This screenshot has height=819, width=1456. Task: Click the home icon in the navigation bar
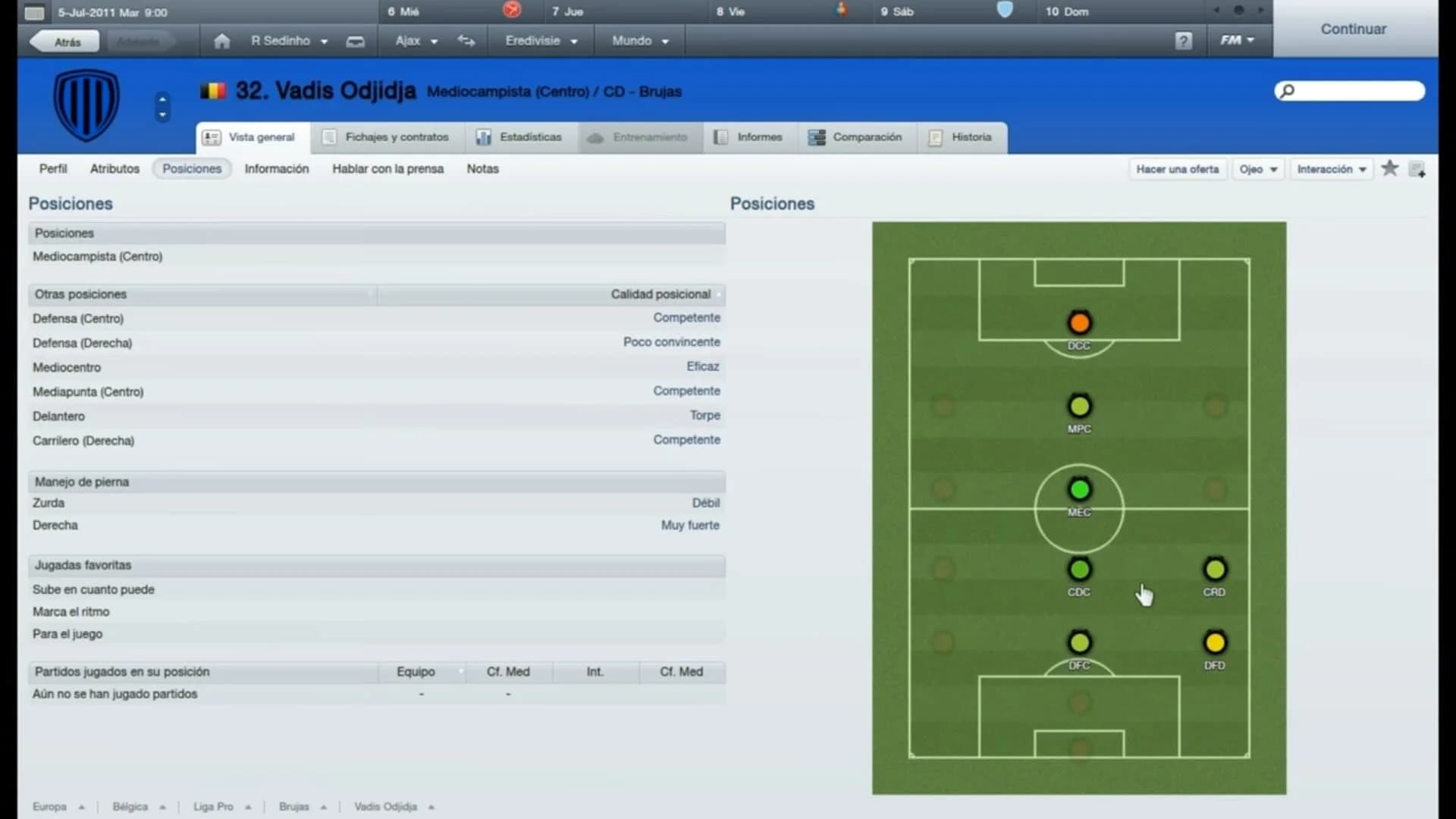221,41
